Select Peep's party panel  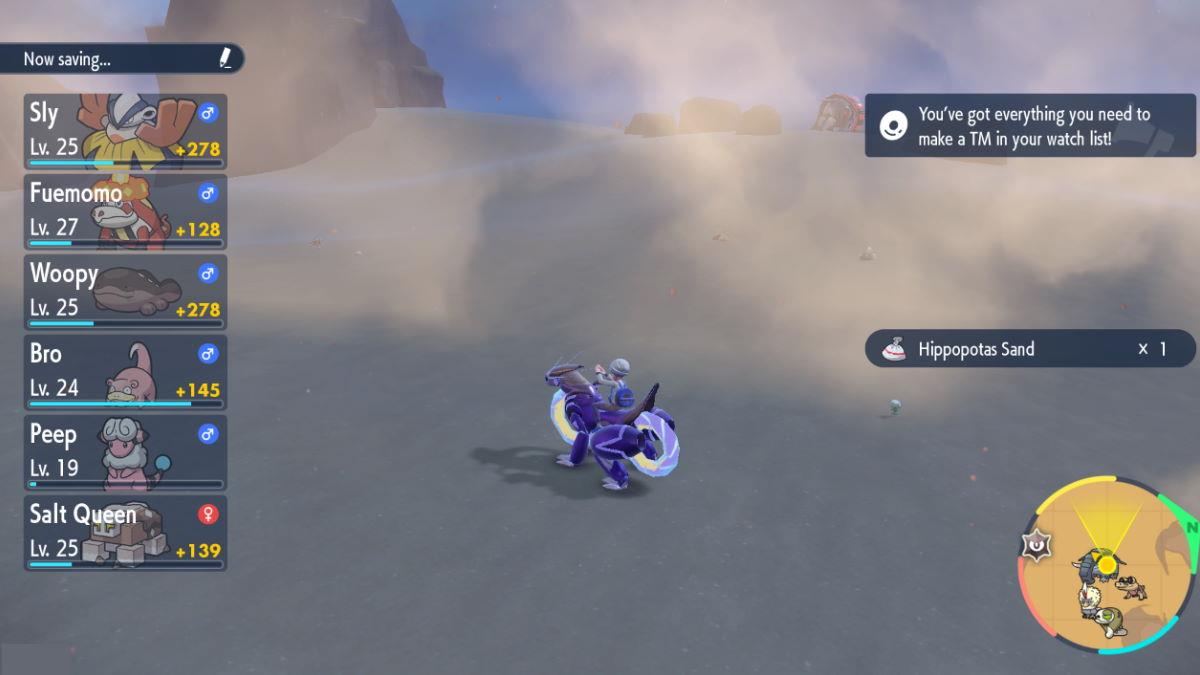[125, 452]
